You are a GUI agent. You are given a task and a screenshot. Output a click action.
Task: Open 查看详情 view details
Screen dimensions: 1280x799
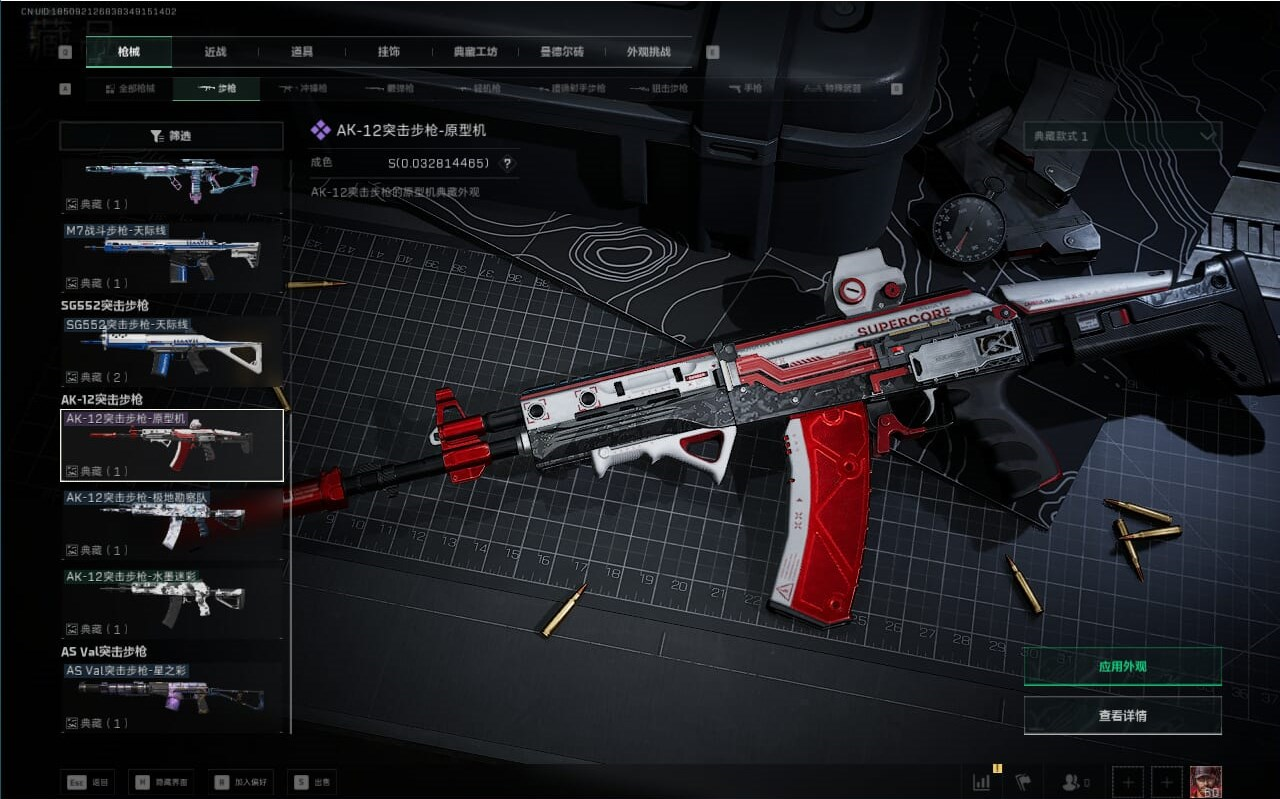1122,716
